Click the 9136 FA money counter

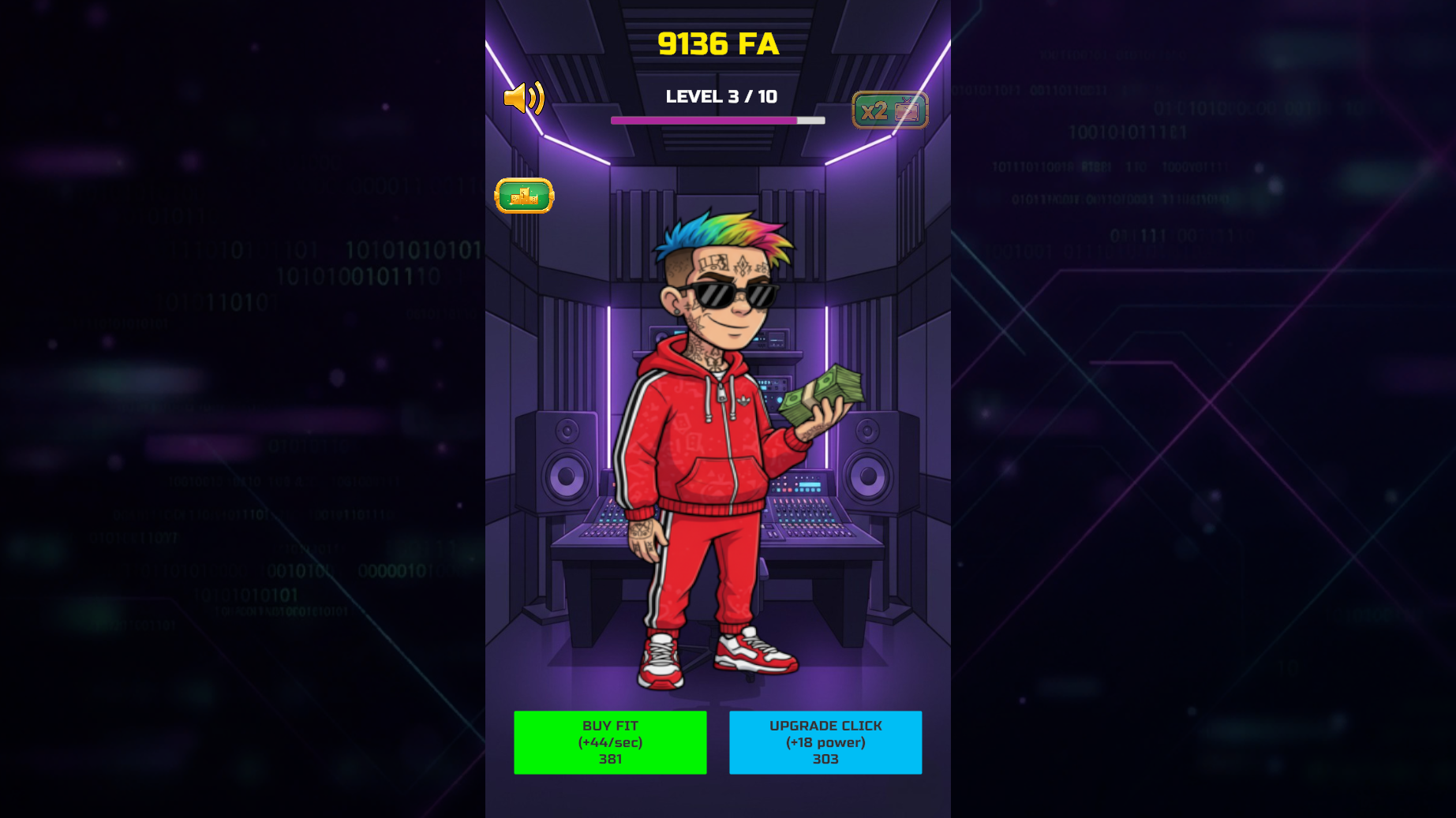pos(718,45)
